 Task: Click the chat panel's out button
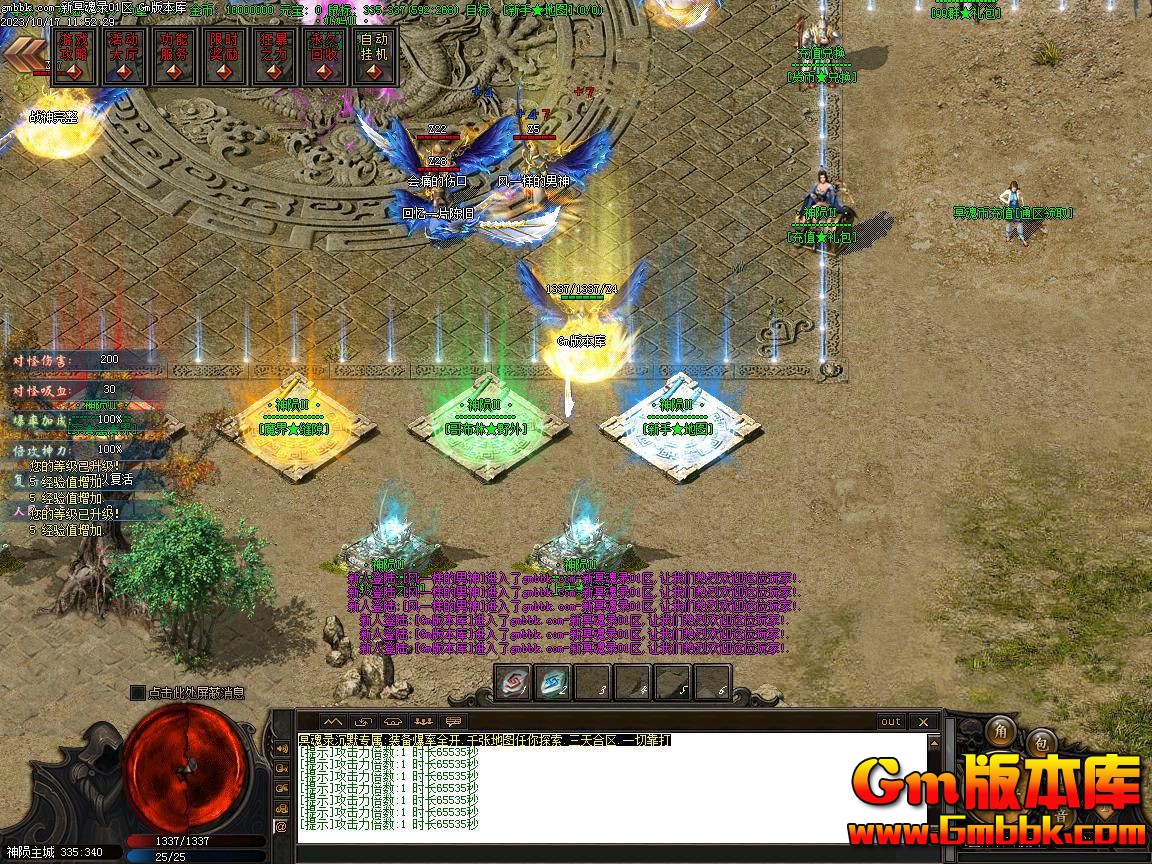click(890, 721)
